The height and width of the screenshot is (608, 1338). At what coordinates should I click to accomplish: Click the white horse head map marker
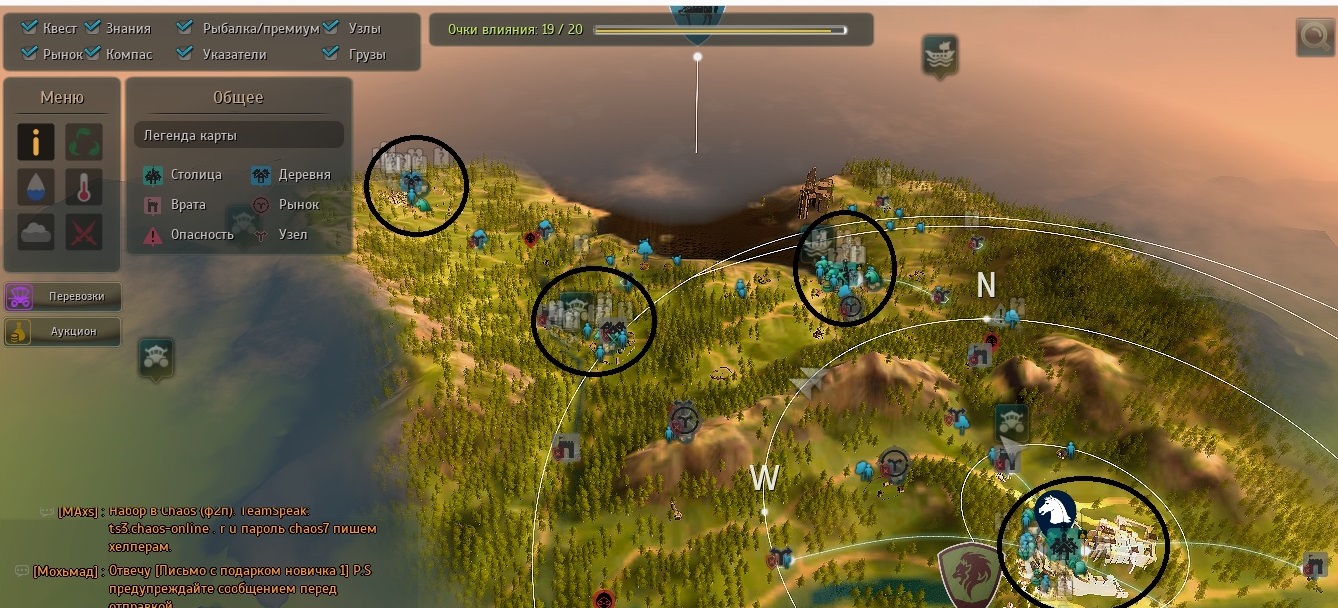1055,512
